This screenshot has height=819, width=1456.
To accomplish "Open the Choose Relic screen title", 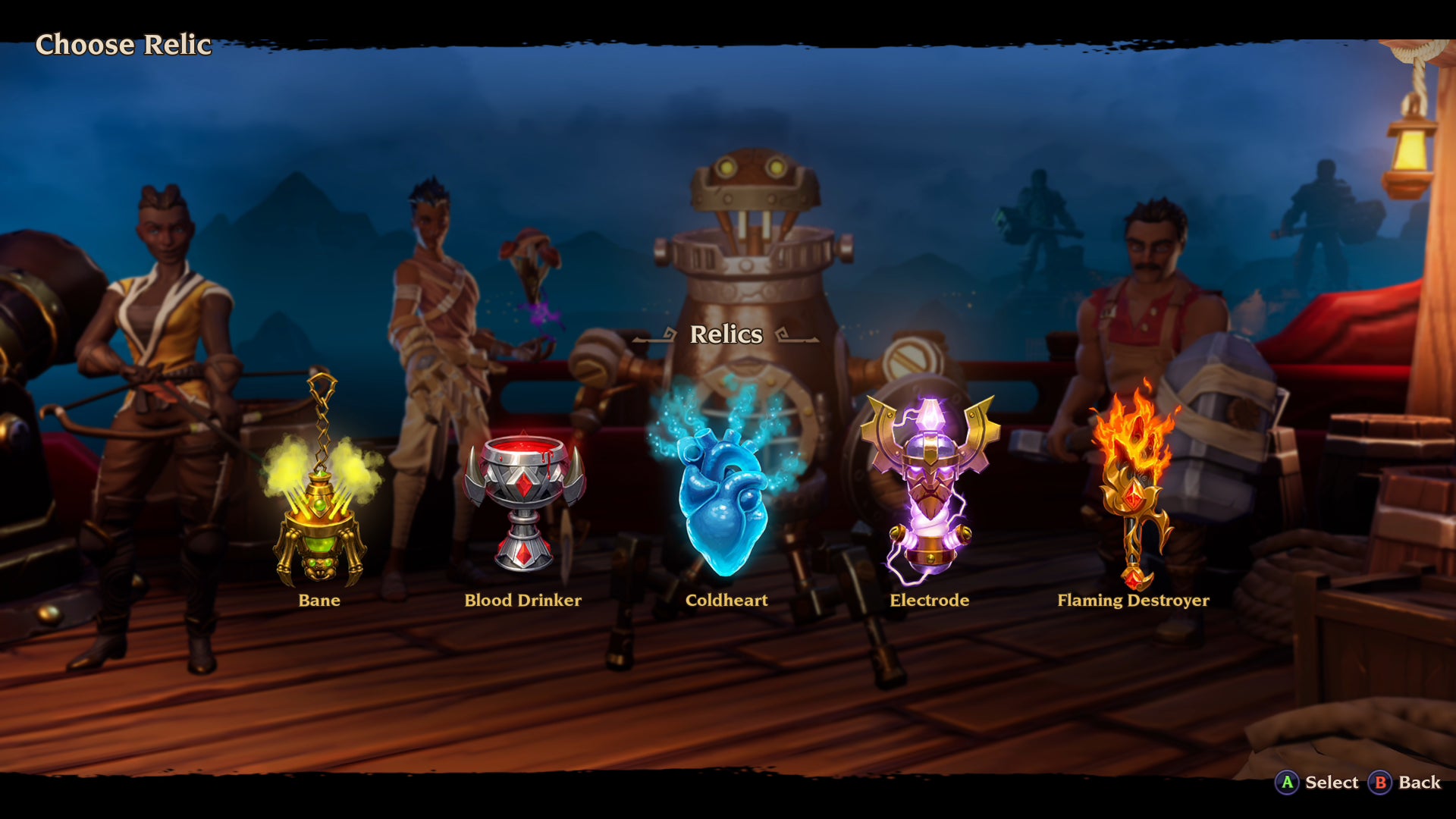I will click(124, 45).
